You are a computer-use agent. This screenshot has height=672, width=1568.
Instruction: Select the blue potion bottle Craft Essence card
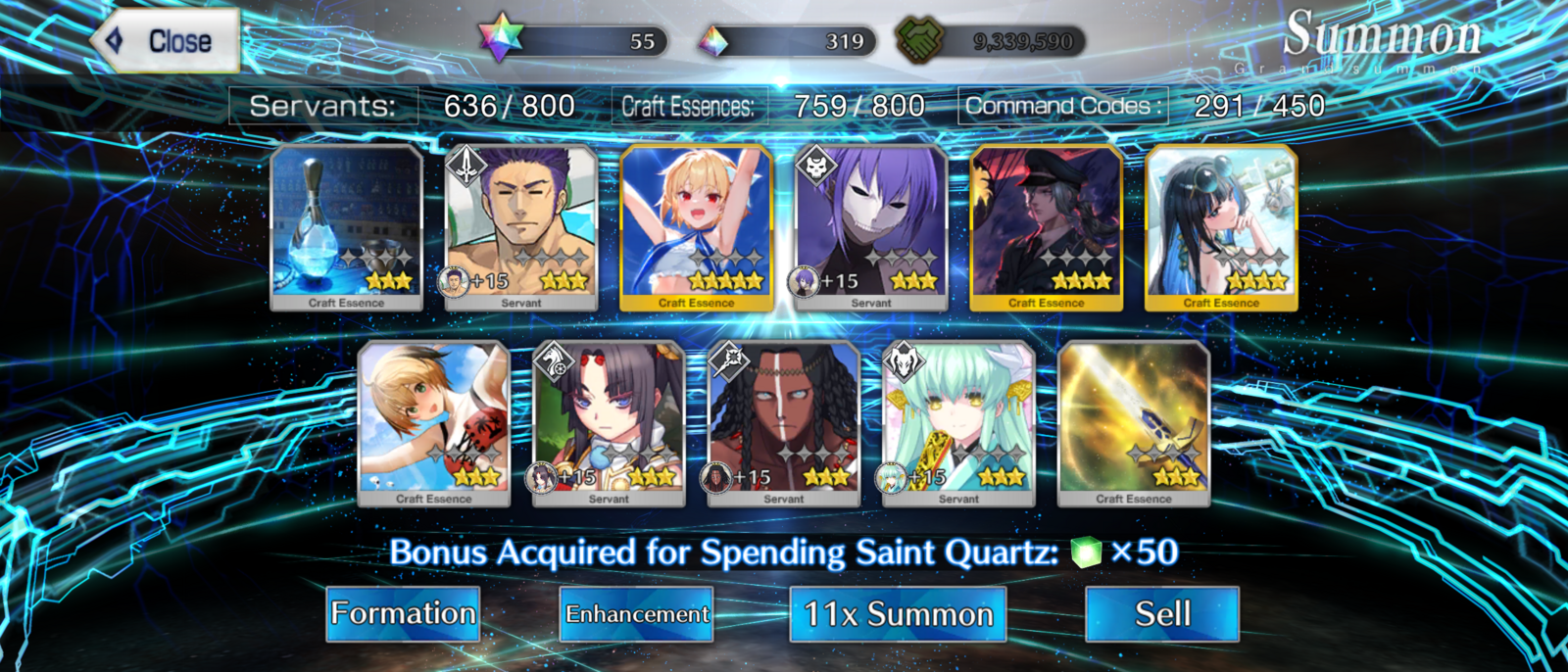(x=346, y=225)
